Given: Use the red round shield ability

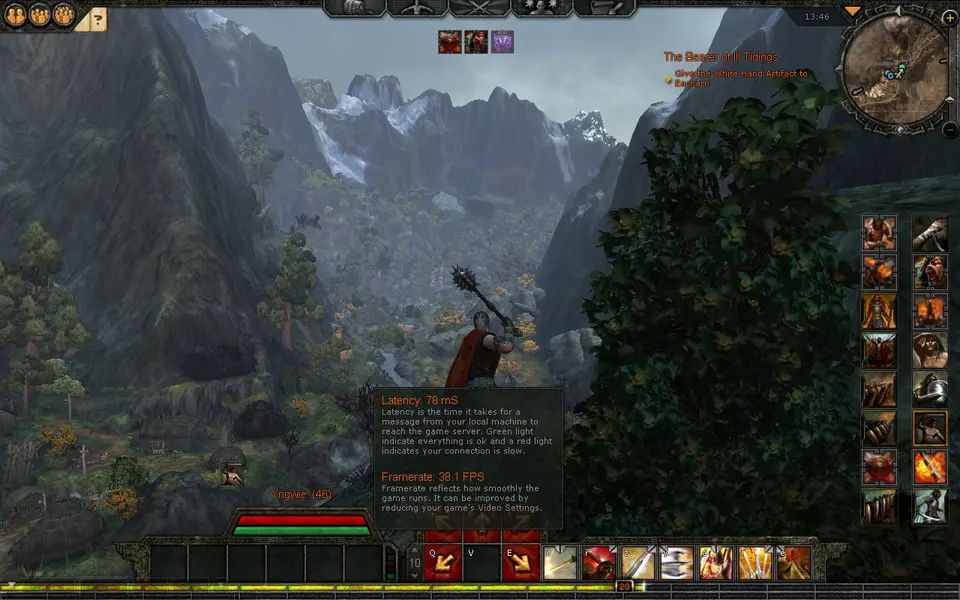Looking at the screenshot, I should click(x=879, y=467).
